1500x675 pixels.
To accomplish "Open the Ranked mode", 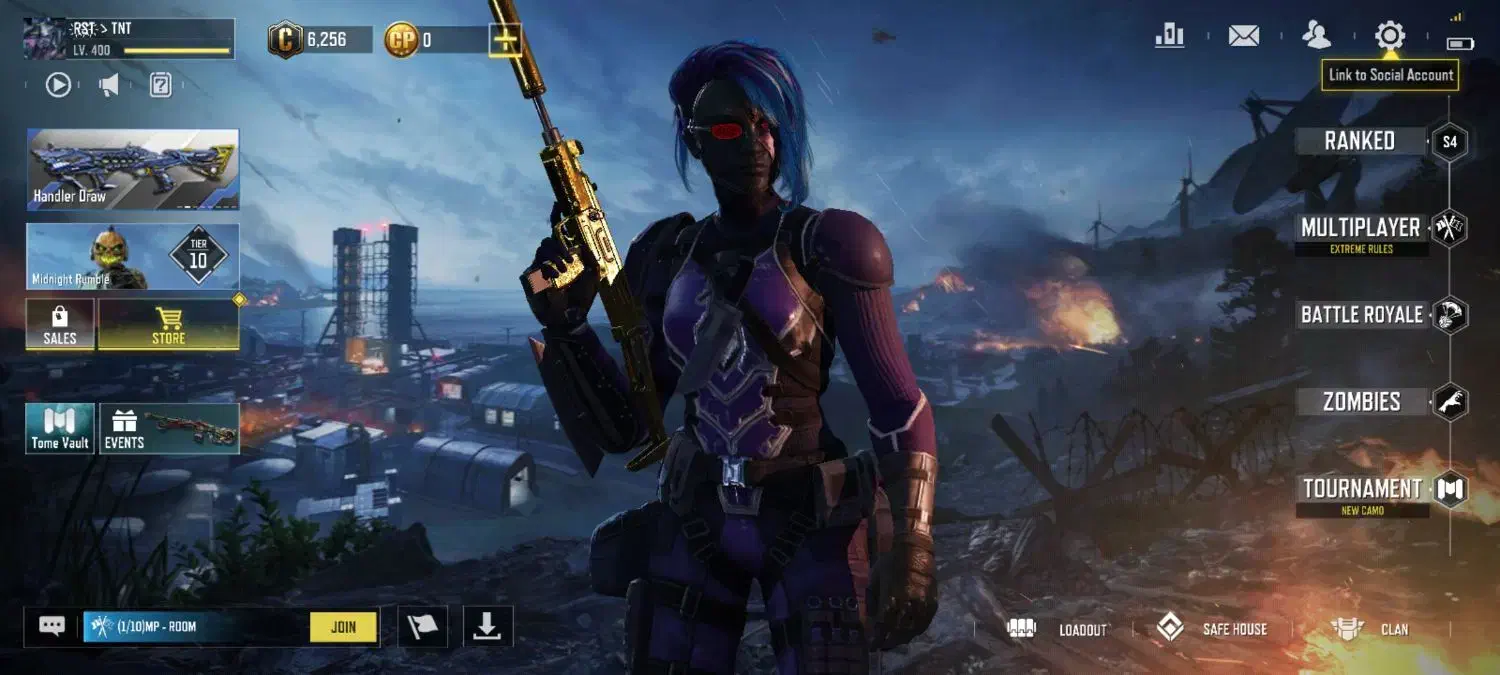I will [x=1360, y=141].
